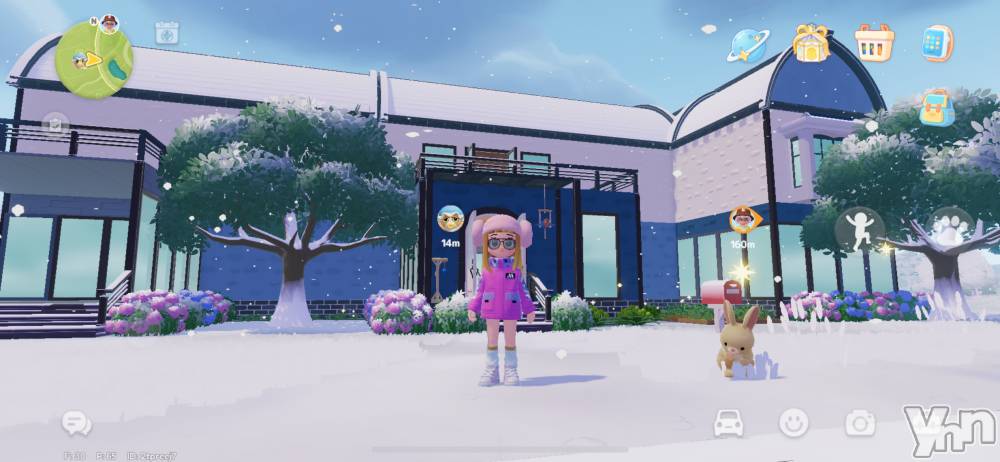Select the player marker labeled 160m

pyautogui.click(x=742, y=219)
